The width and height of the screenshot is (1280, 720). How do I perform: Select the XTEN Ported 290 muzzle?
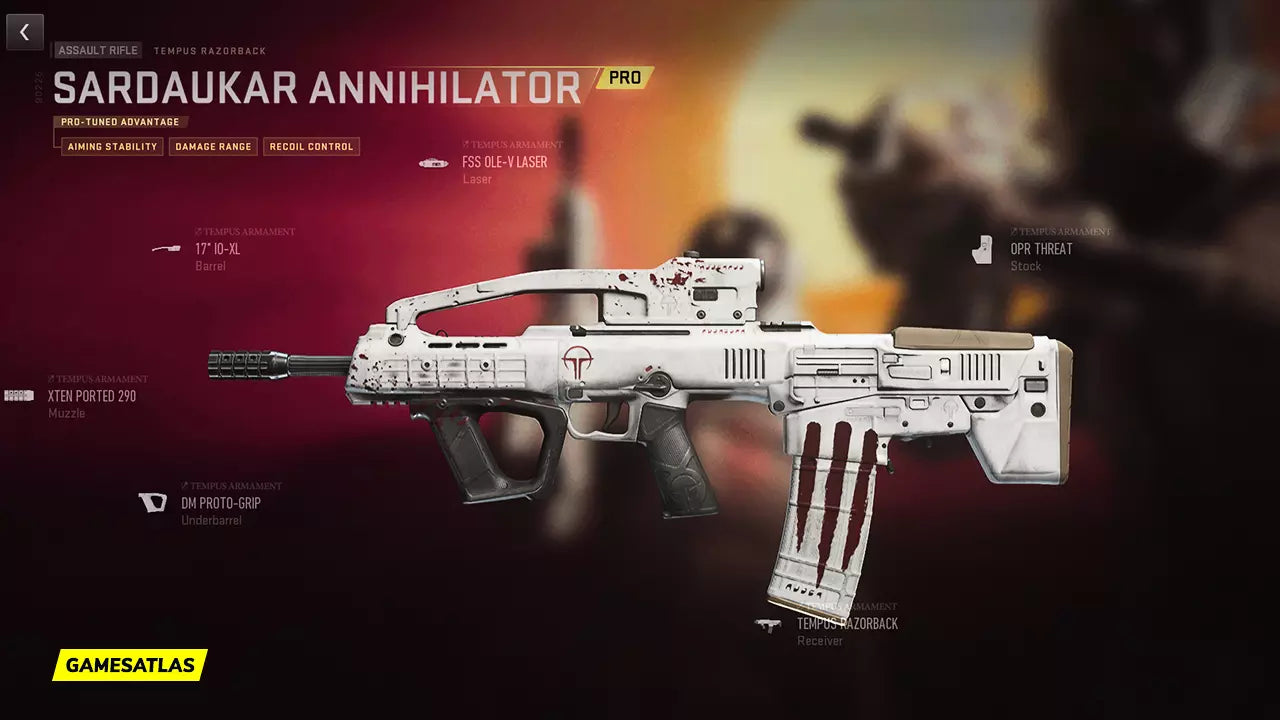click(x=91, y=396)
